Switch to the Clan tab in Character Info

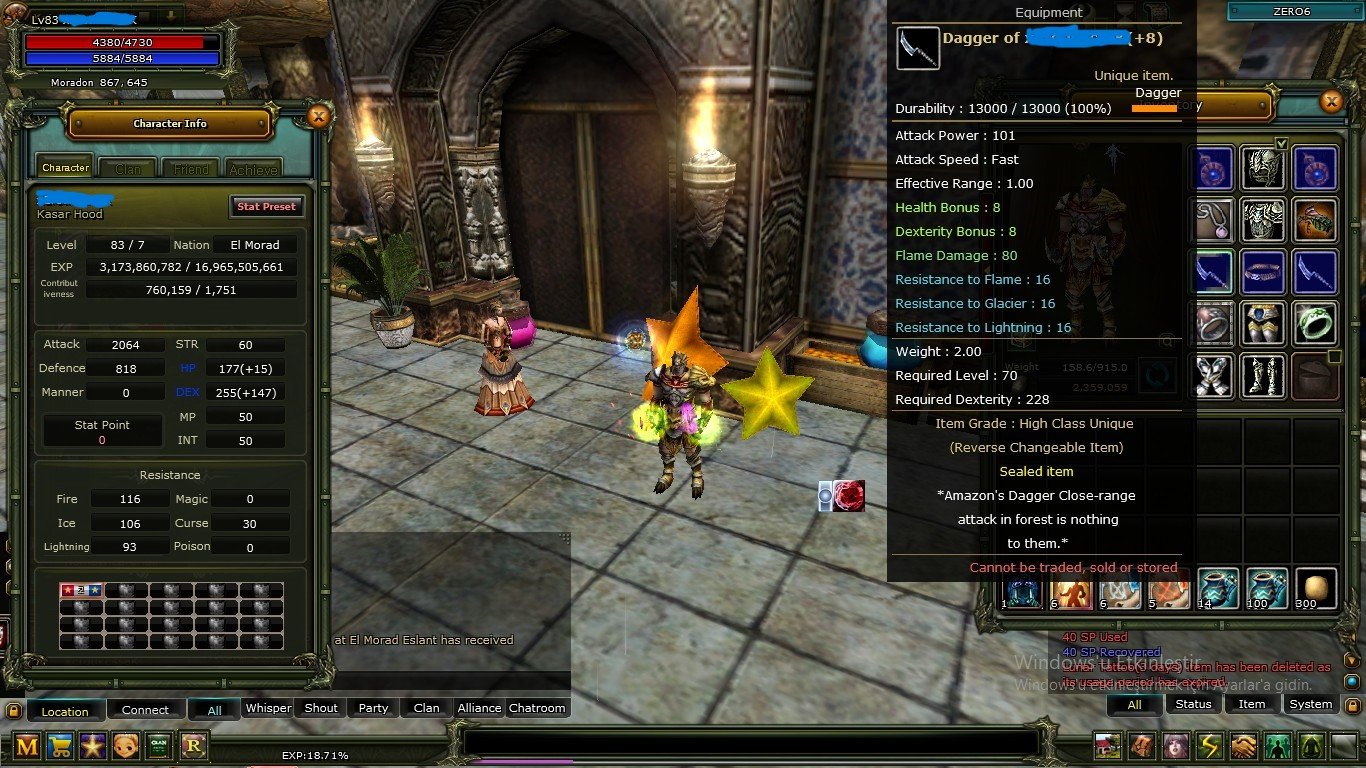click(x=128, y=169)
